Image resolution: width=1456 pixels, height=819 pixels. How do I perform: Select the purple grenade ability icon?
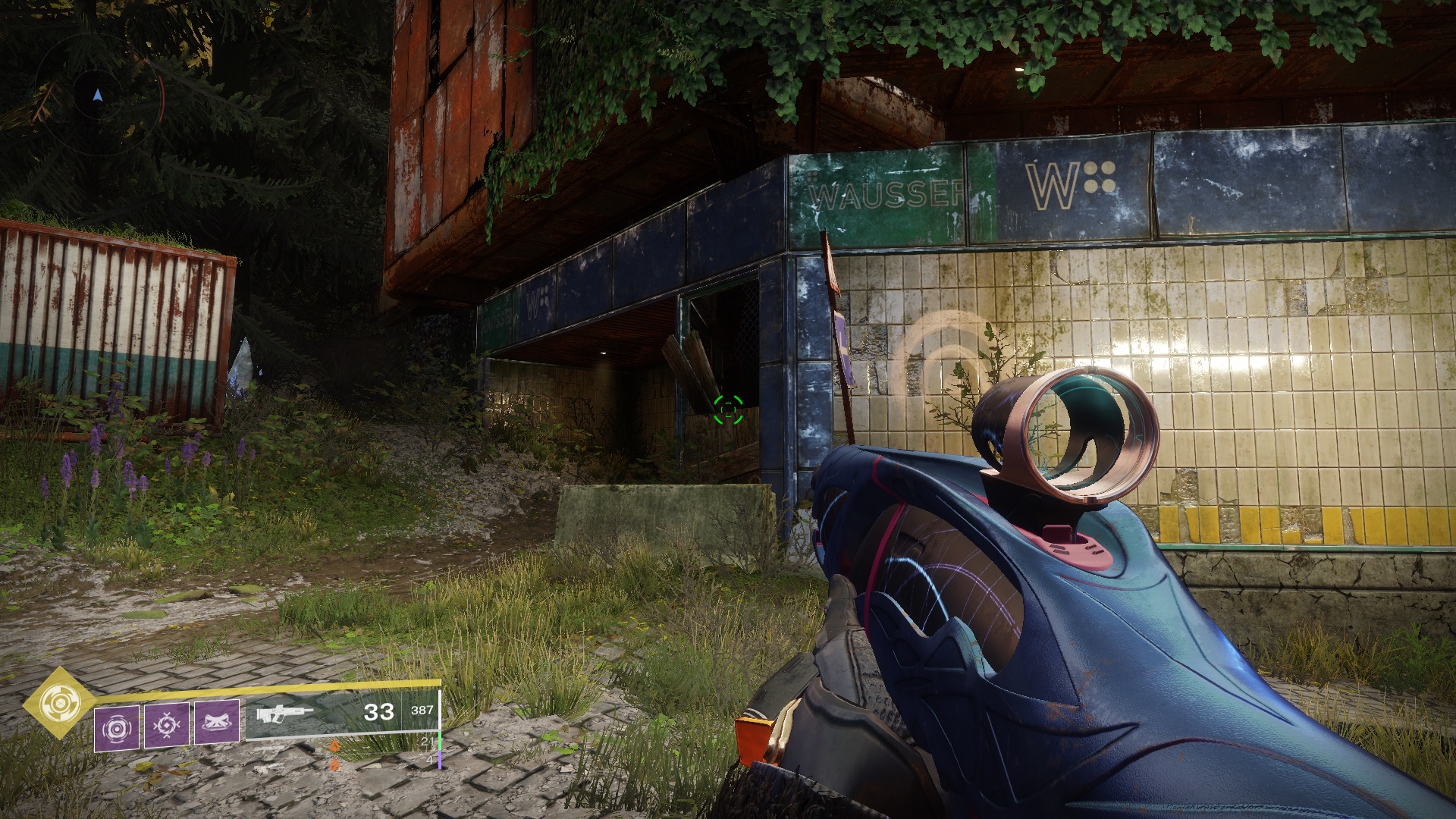(x=117, y=728)
